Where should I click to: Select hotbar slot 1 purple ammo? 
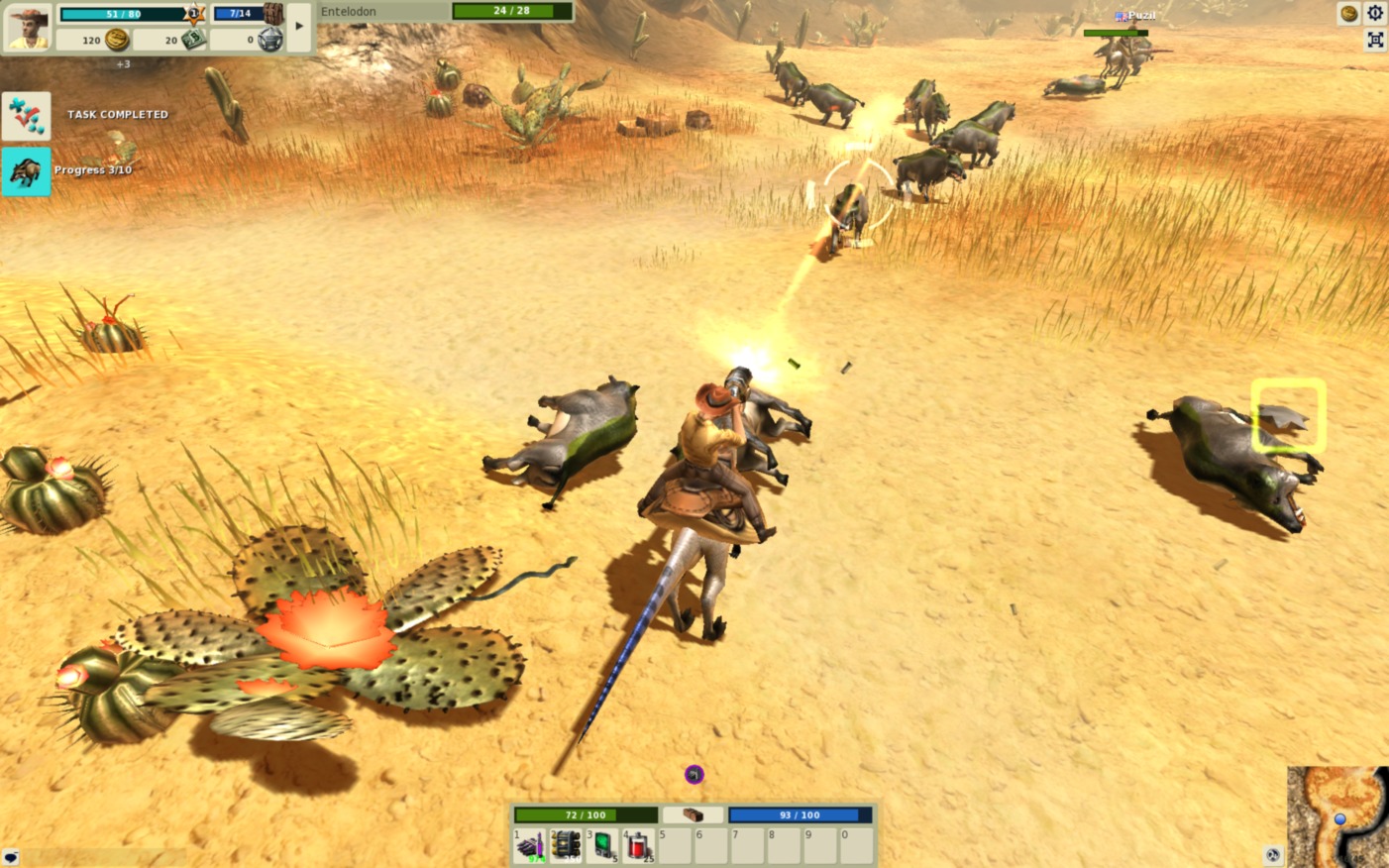coord(530,845)
